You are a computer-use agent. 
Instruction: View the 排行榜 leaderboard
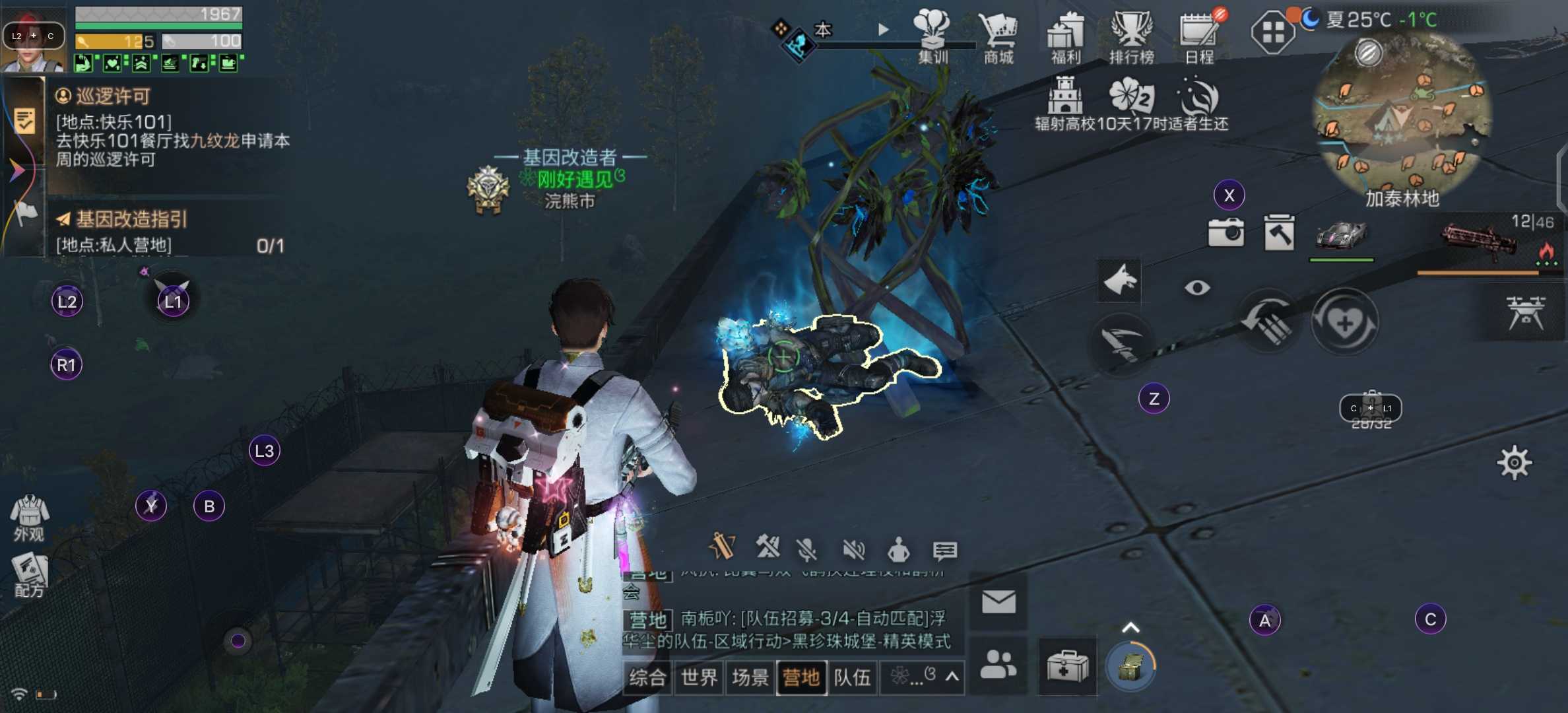1131,38
